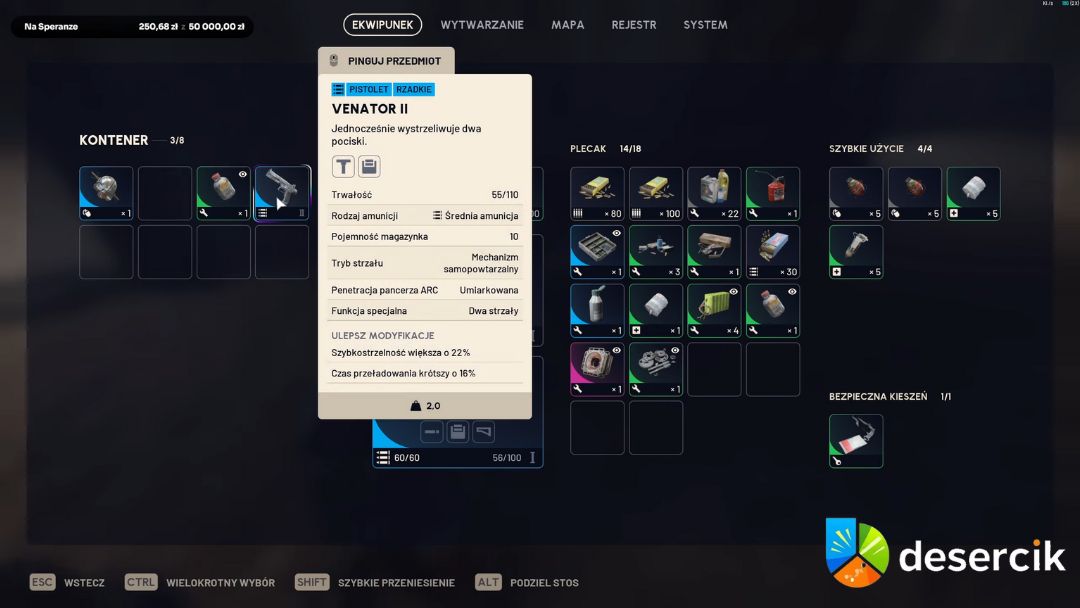Open the Wytwarzanie crafting tab
1080x608 pixels.
(x=482, y=25)
